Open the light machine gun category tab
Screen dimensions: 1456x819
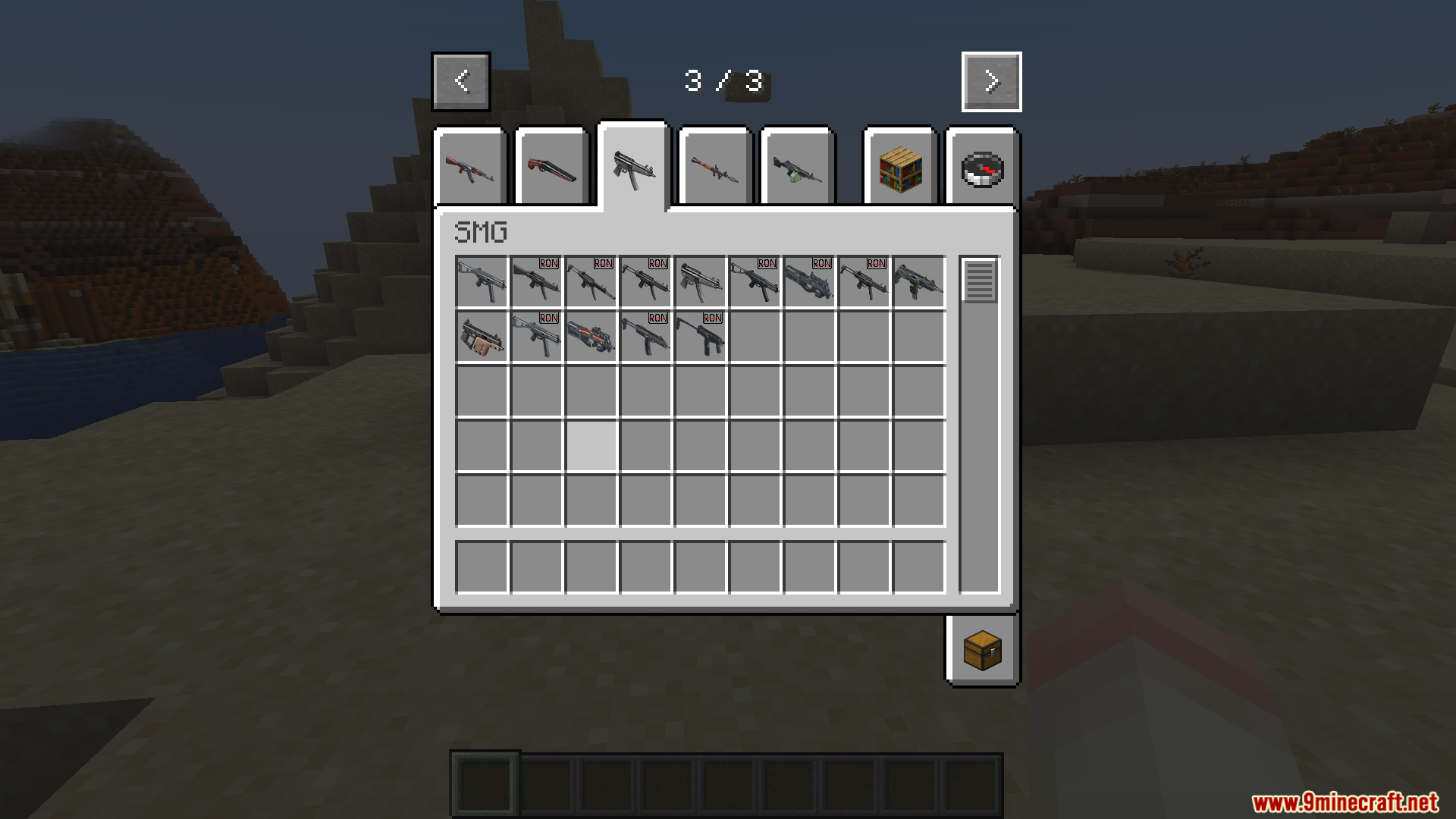[x=797, y=167]
